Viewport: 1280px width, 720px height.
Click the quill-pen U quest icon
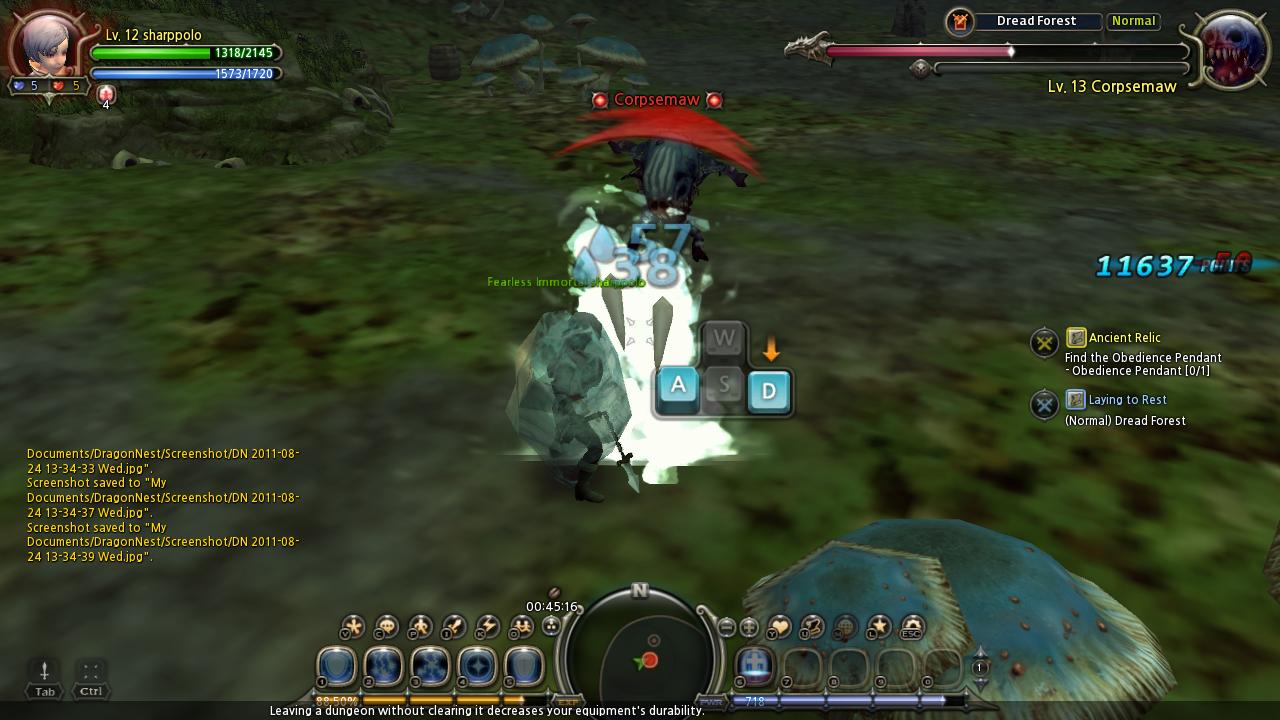click(810, 627)
